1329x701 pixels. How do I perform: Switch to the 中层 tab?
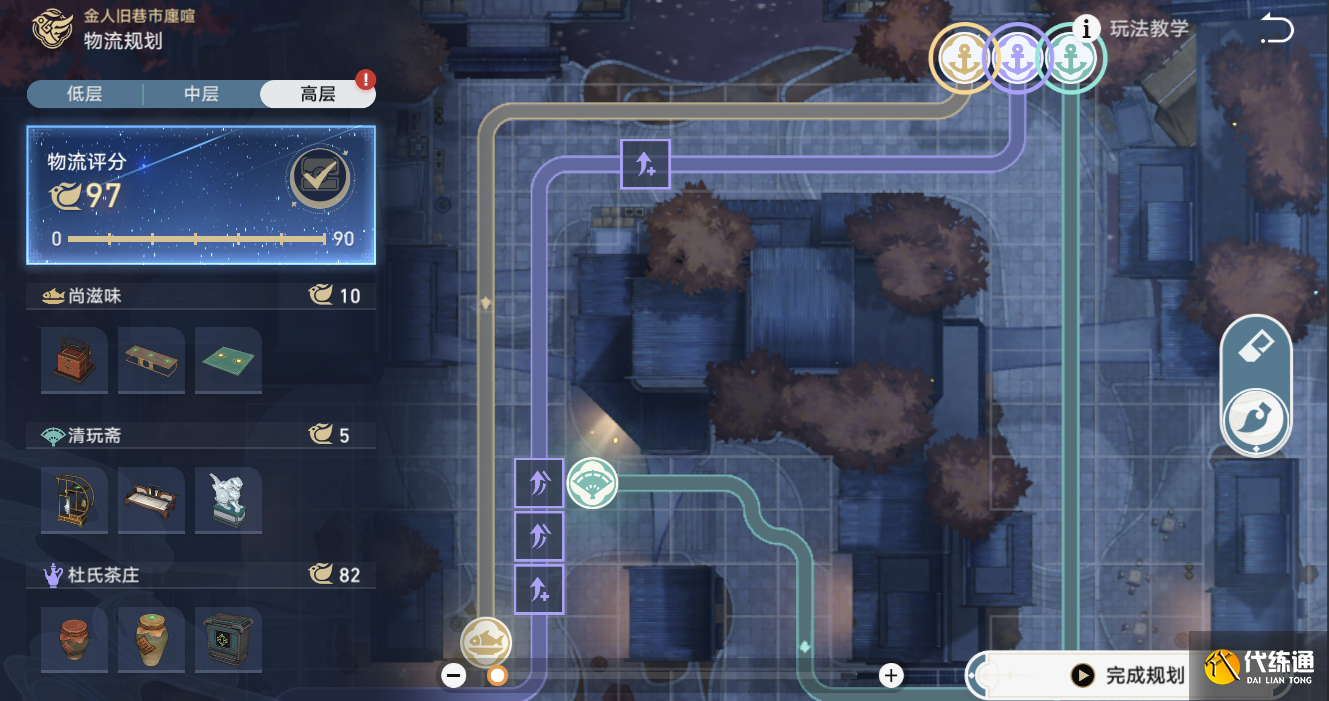[x=201, y=94]
